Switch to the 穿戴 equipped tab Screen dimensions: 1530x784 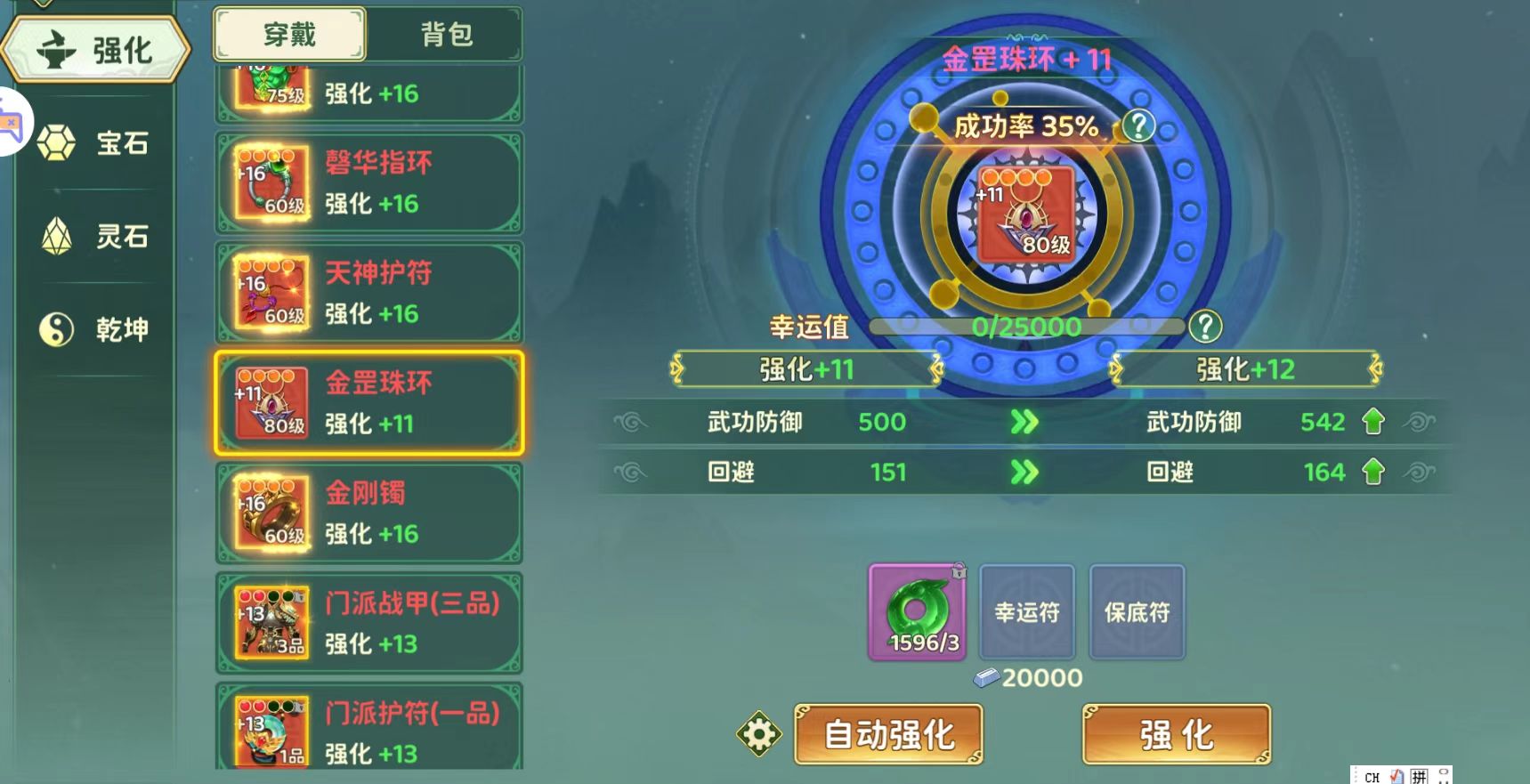[287, 34]
